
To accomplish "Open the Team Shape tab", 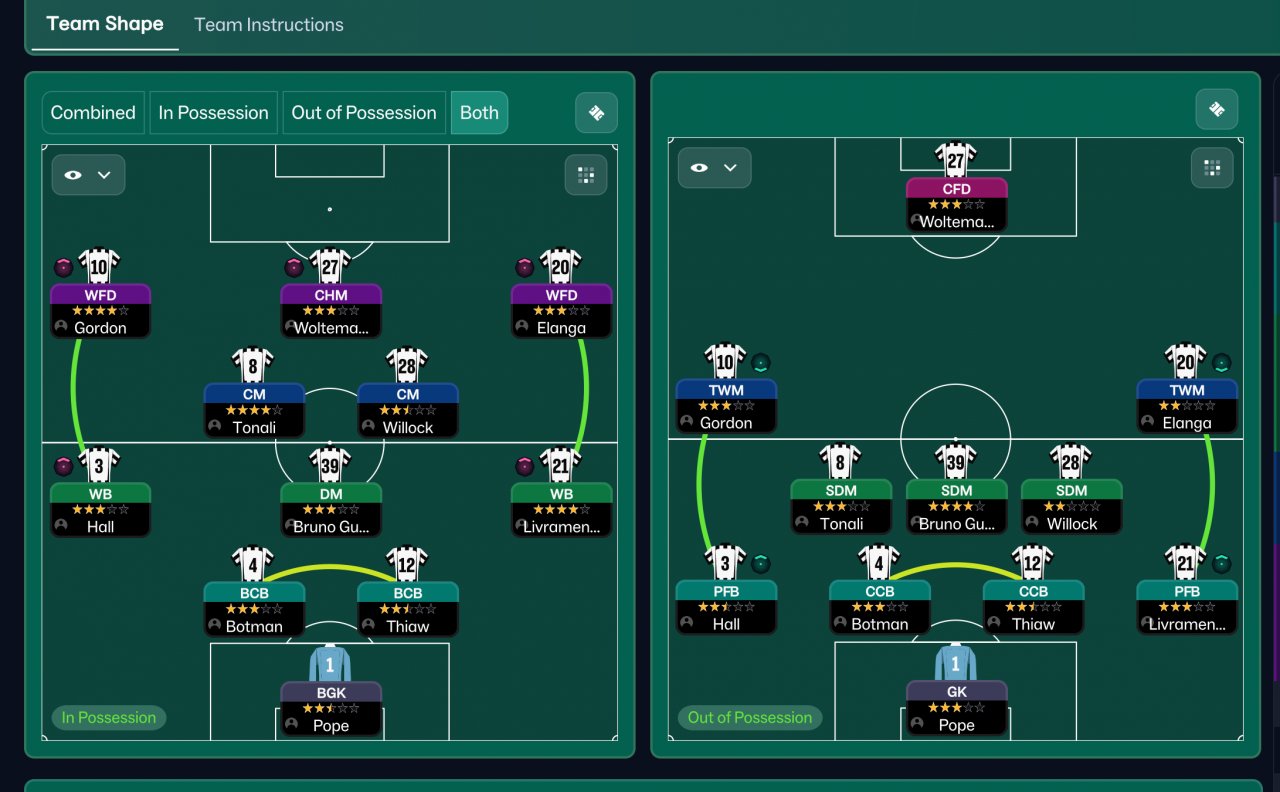I will pyautogui.click(x=105, y=24).
